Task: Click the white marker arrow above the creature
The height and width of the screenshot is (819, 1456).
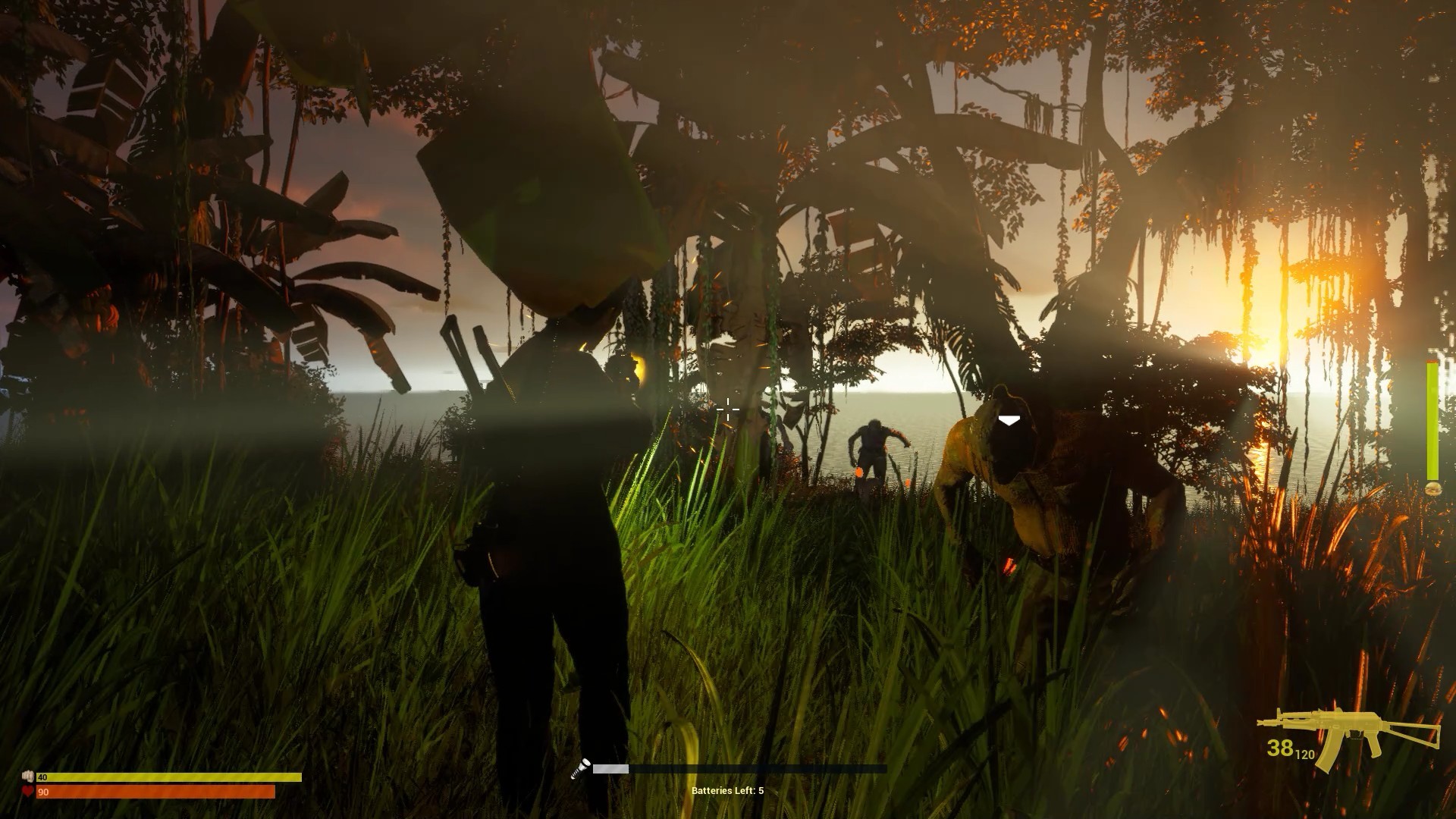Action: tap(1009, 418)
